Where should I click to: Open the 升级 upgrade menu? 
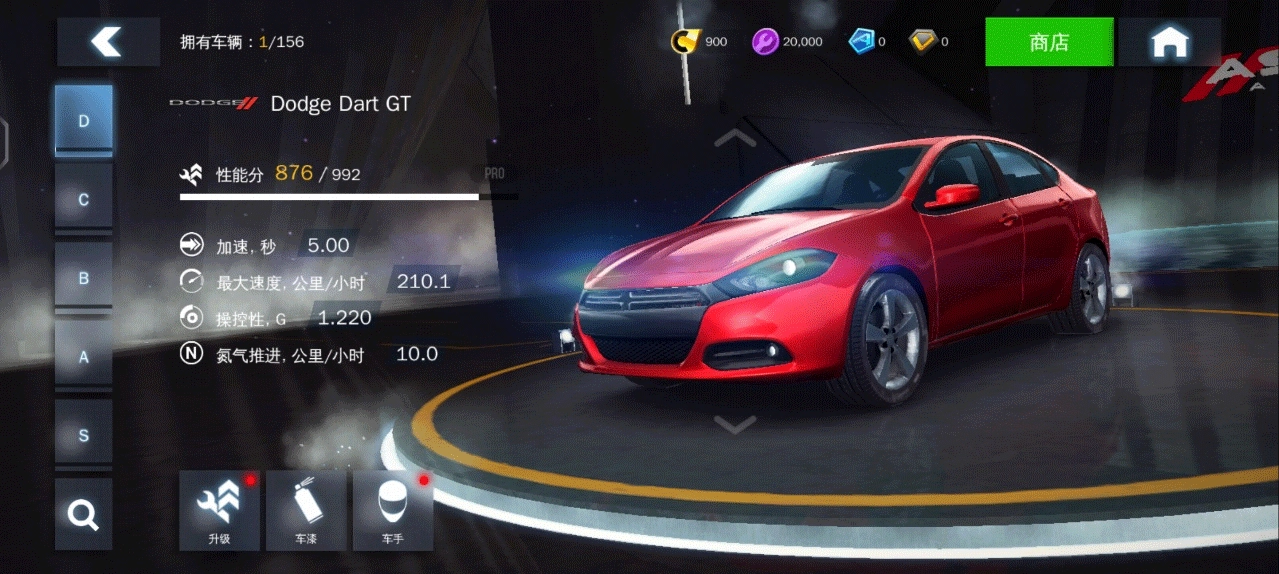tap(219, 511)
